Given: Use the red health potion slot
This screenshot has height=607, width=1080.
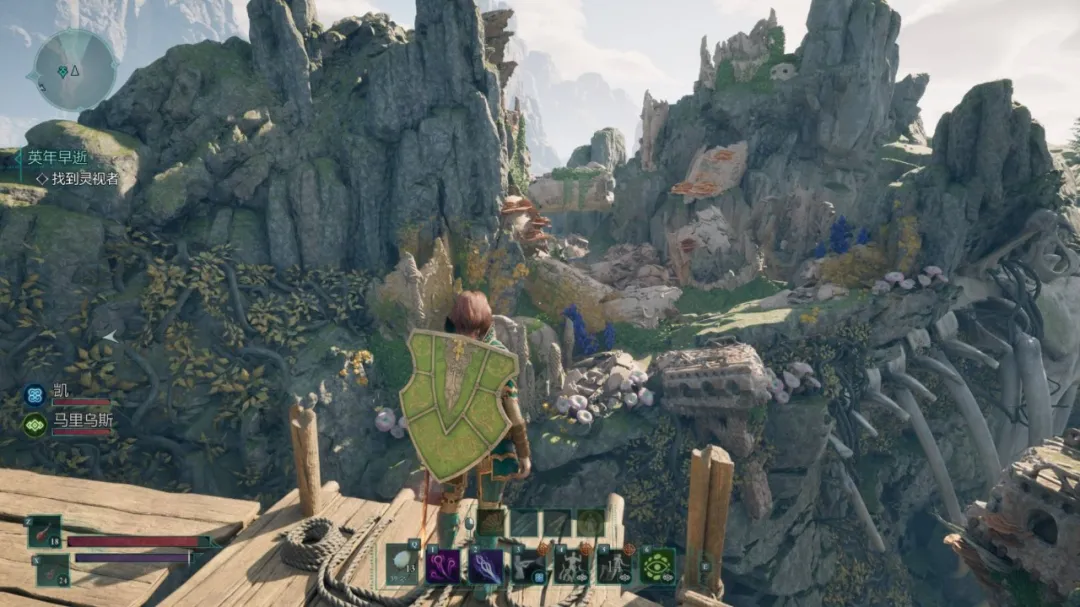Looking at the screenshot, I should pos(45,531).
